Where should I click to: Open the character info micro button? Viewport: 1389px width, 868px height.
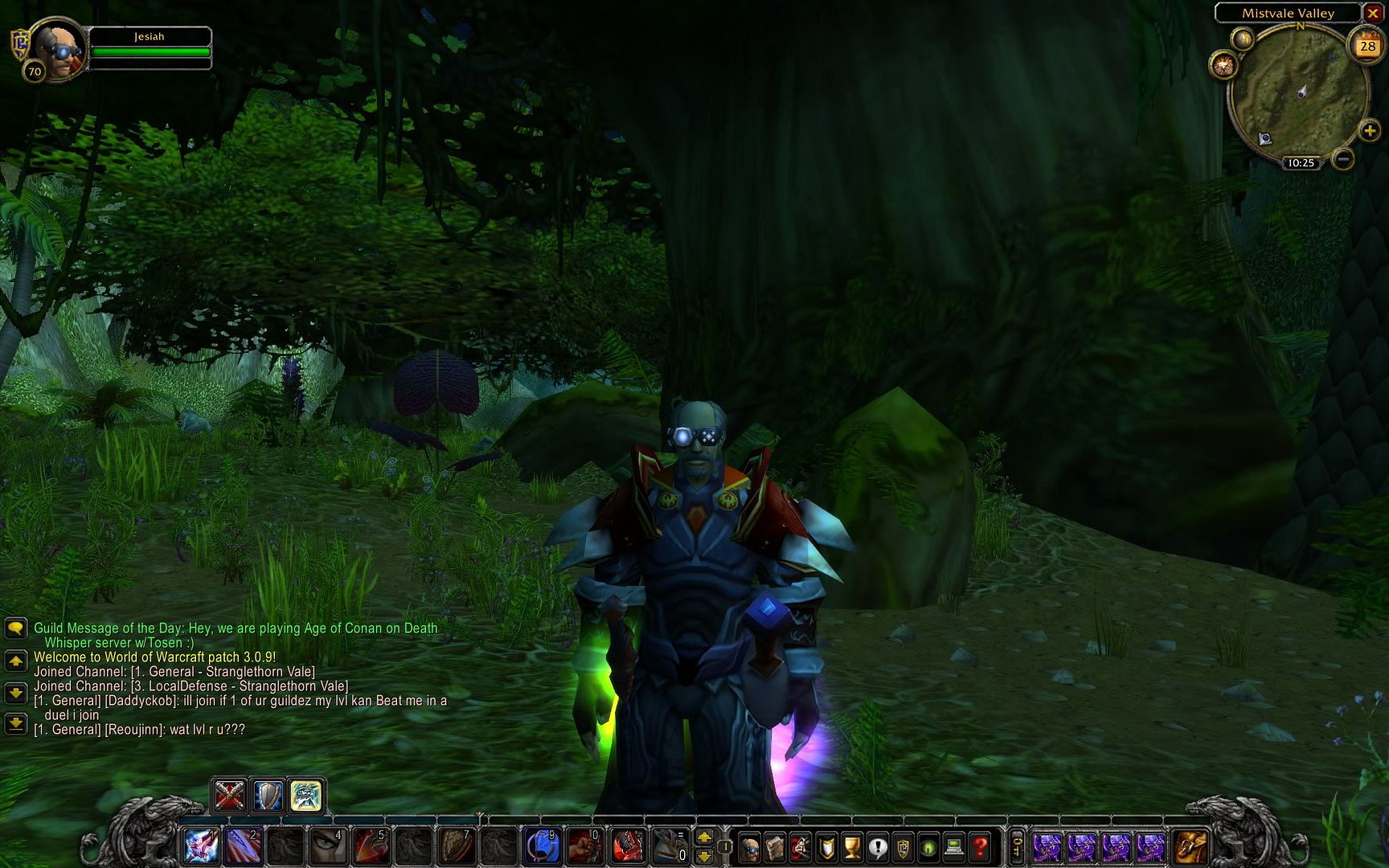click(749, 847)
